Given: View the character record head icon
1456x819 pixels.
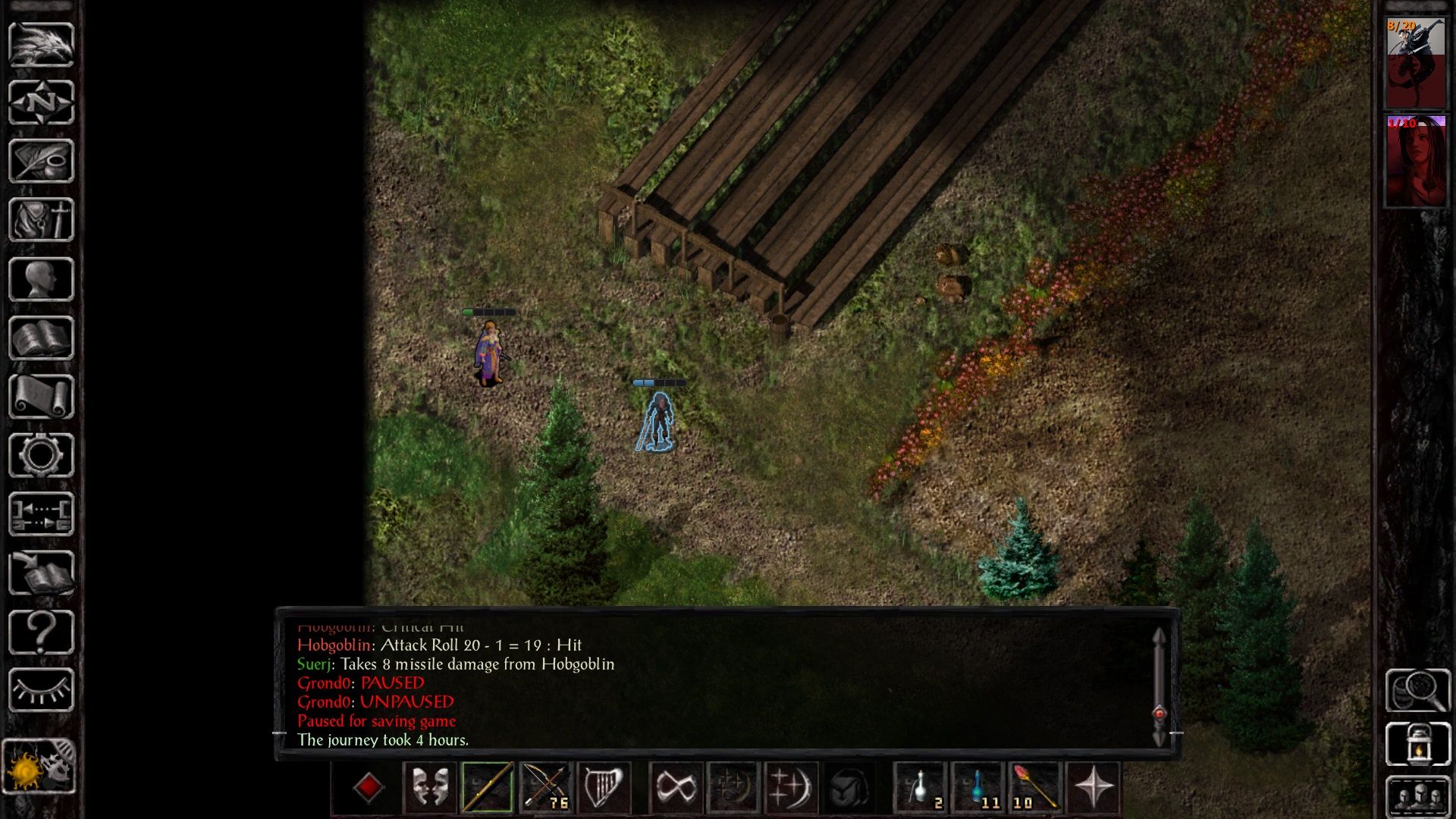Looking at the screenshot, I should (42, 277).
